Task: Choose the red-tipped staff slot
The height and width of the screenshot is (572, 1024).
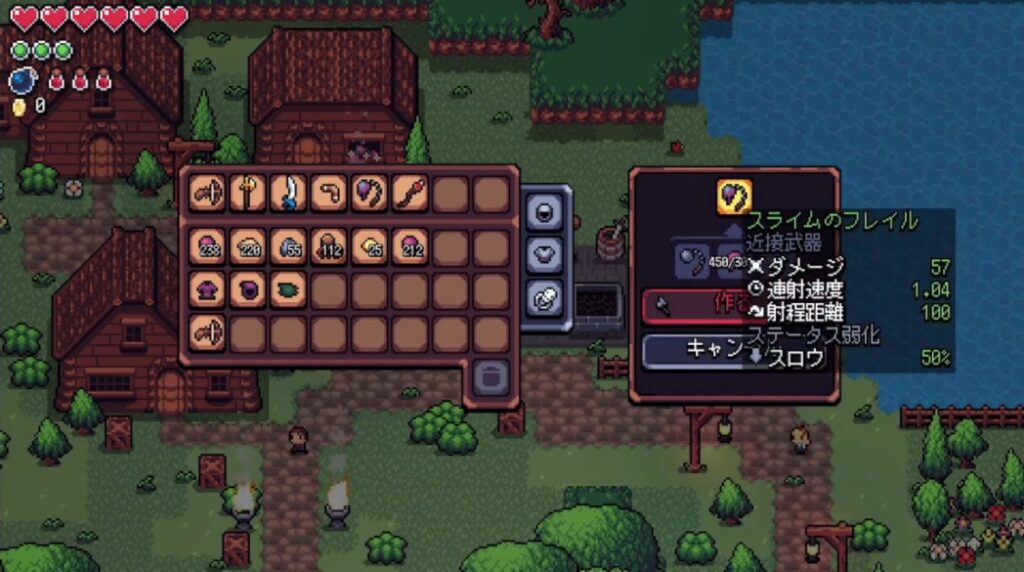Action: pos(409,192)
